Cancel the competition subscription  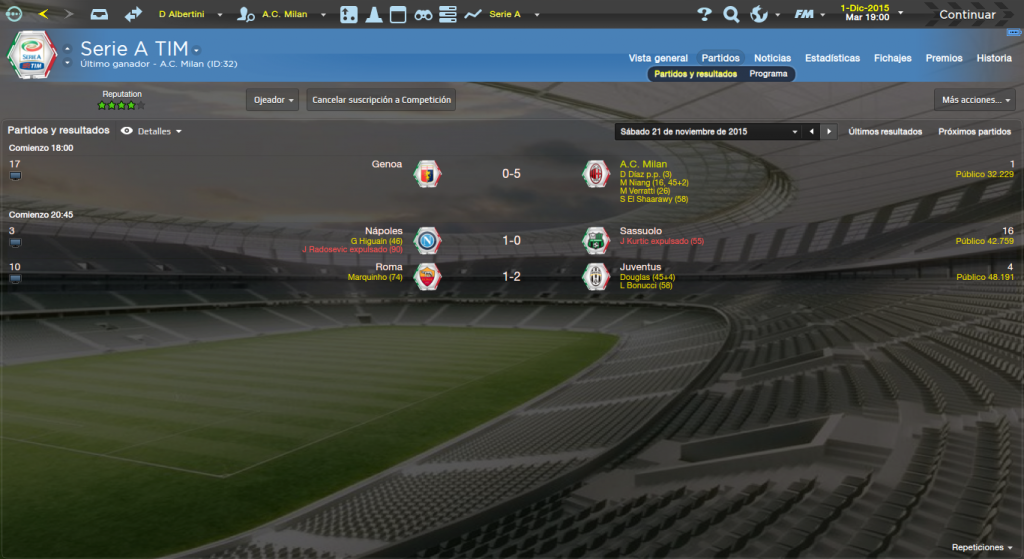pyautogui.click(x=381, y=100)
